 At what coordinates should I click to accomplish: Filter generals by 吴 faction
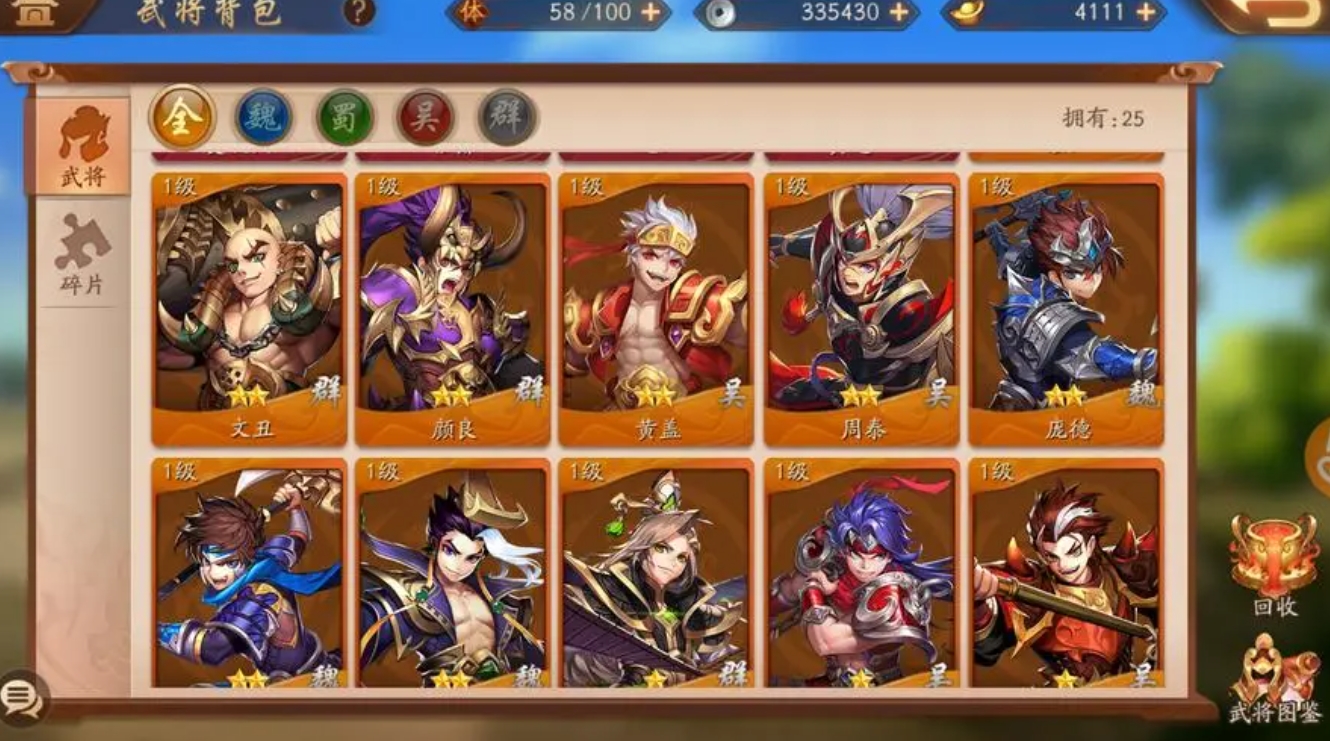point(426,118)
